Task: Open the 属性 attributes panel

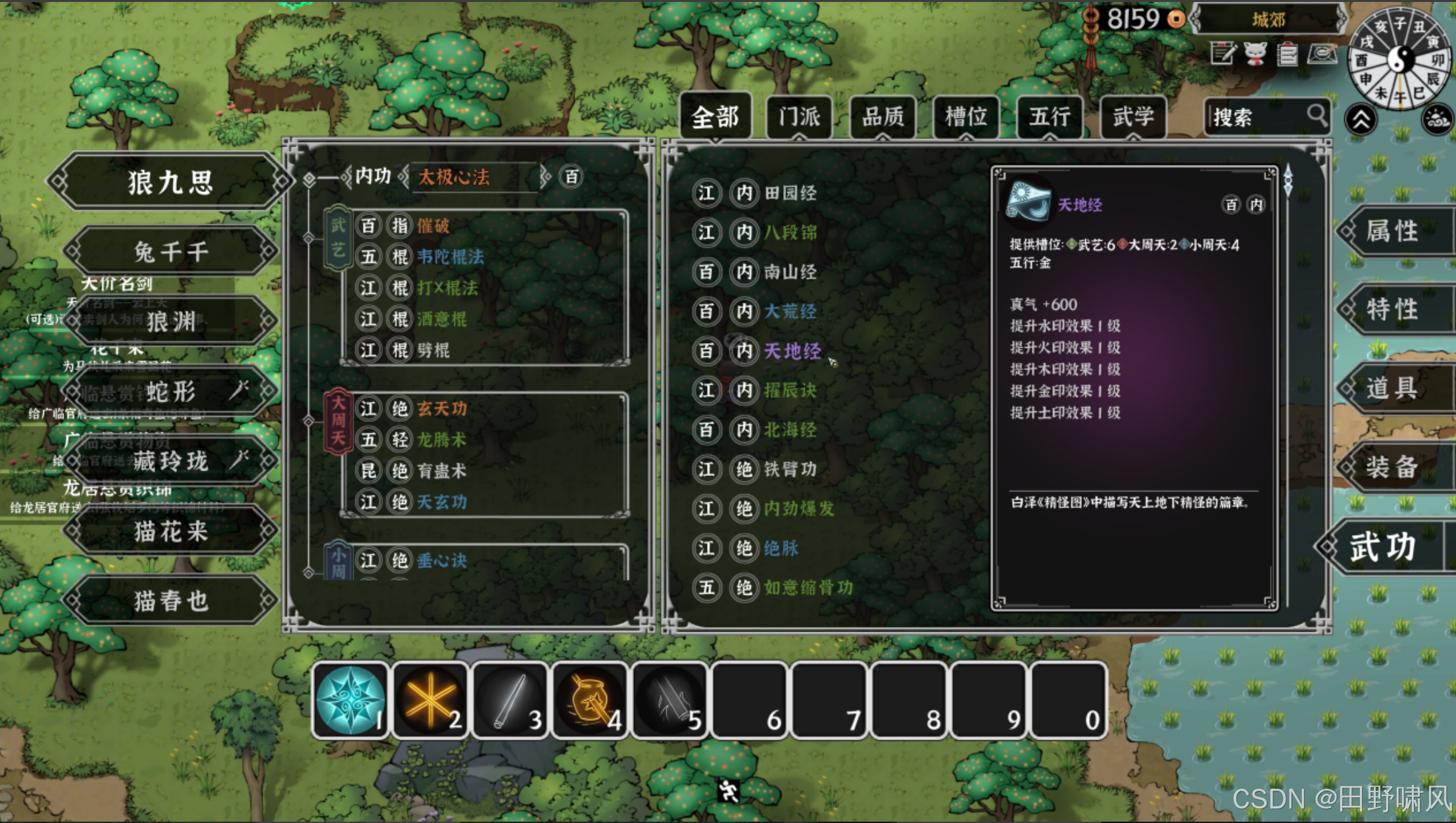Action: pyautogui.click(x=1393, y=231)
